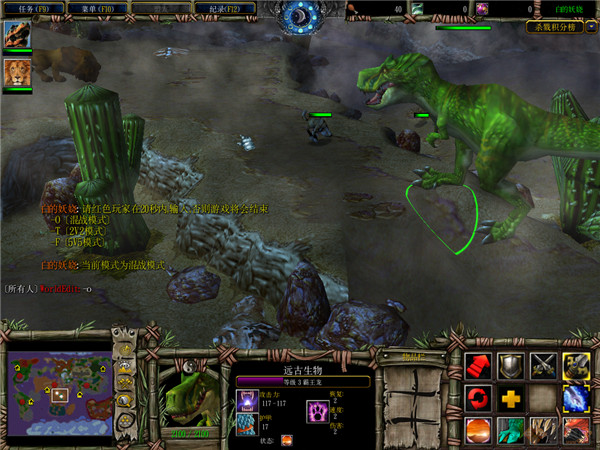Select the lion hero portrait icon

coord(16,73)
